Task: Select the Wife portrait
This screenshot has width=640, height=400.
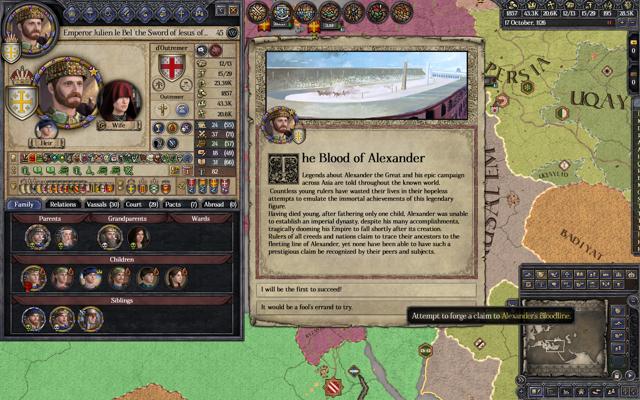Action: point(119,102)
